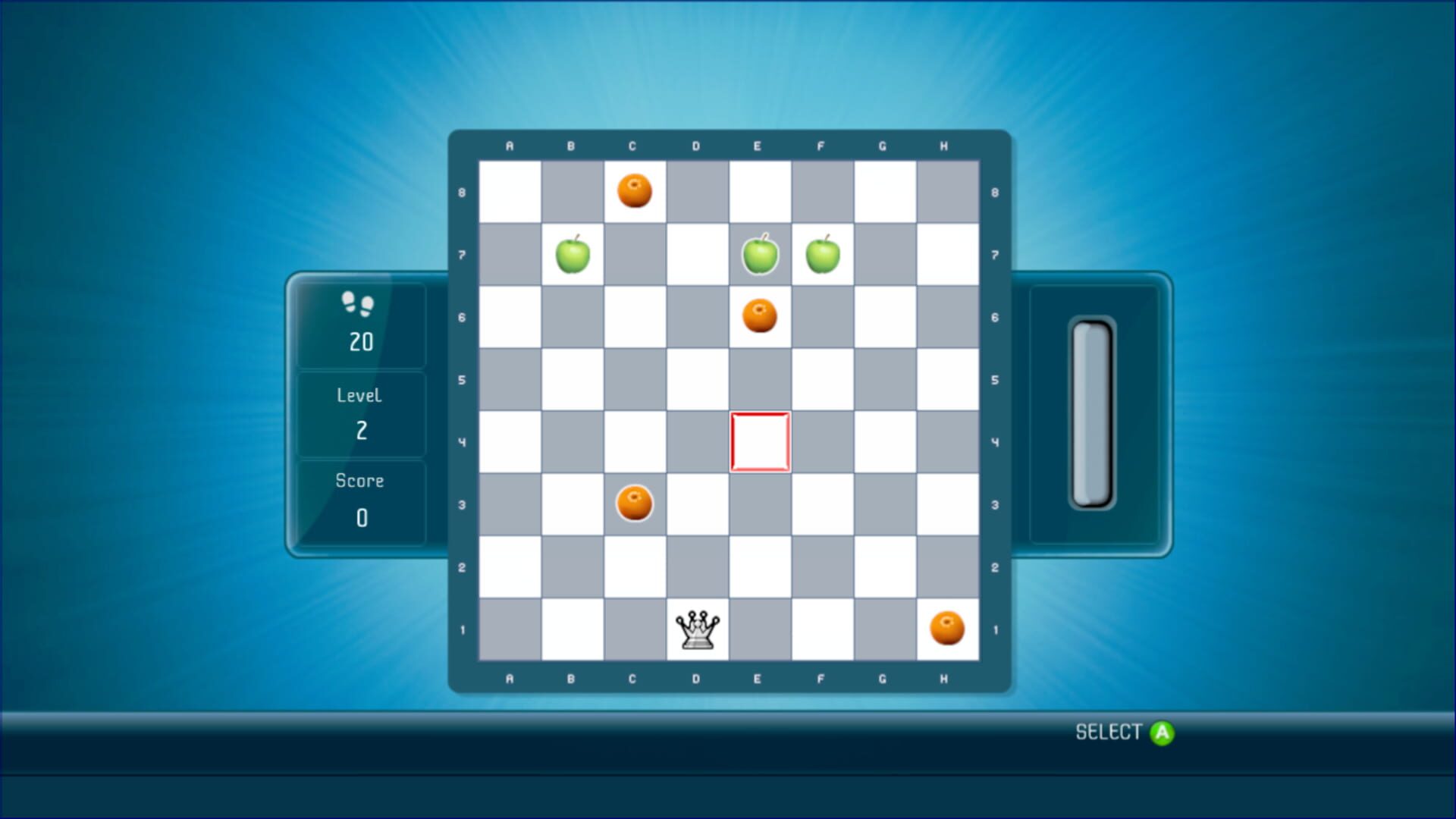The image size is (1456, 819).
Task: Select the green apple on B7
Action: tap(573, 254)
